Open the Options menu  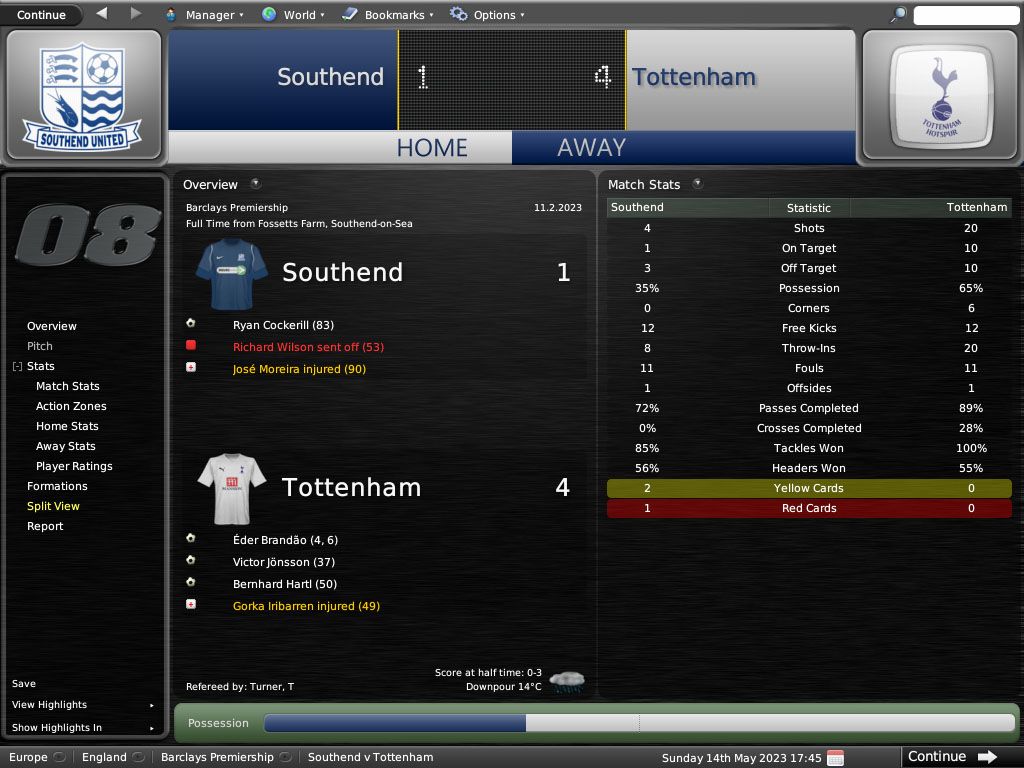pos(487,15)
